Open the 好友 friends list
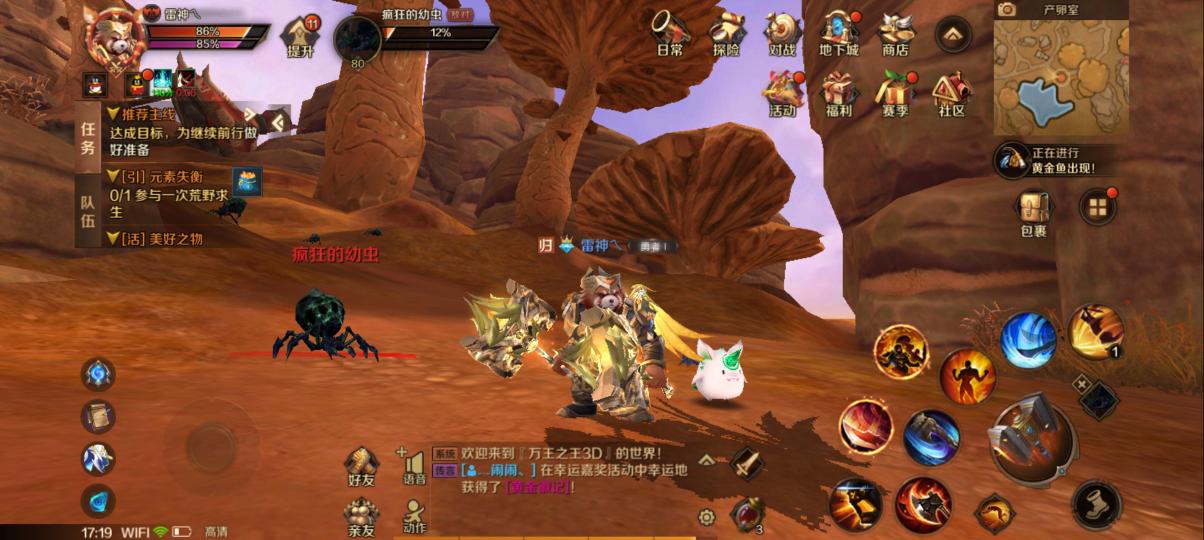The image size is (1204, 540). (x=361, y=467)
